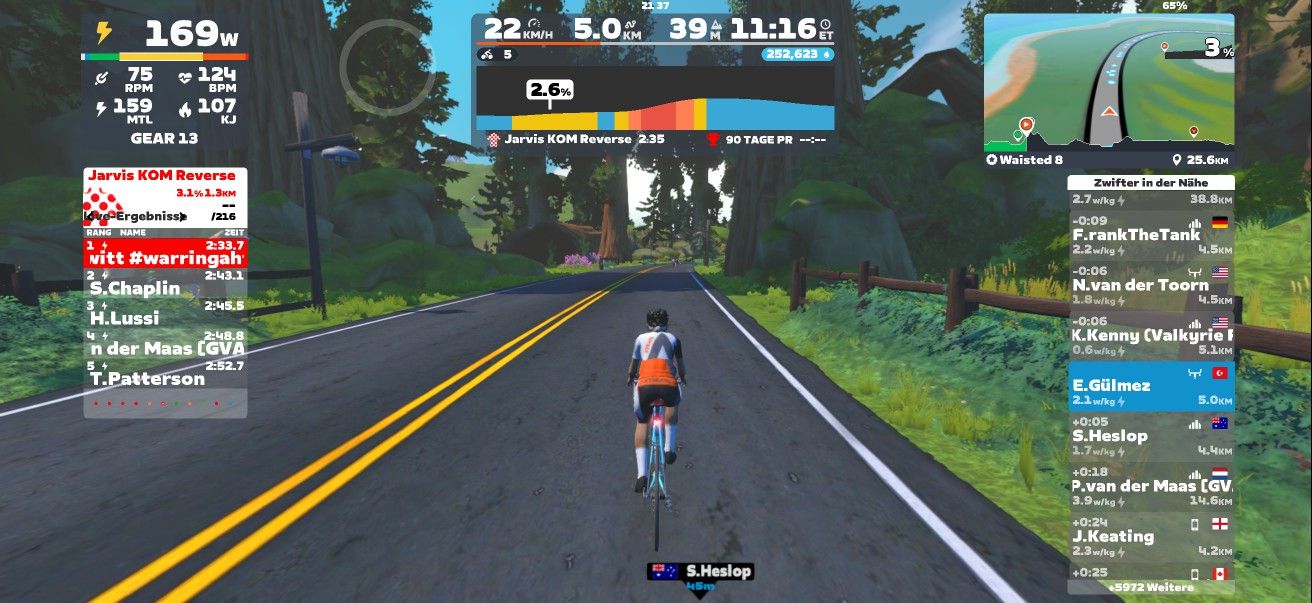Viewport: 1312px width, 603px height.
Task: Click the 252,623 Drops counter
Action: pyautogui.click(x=797, y=54)
